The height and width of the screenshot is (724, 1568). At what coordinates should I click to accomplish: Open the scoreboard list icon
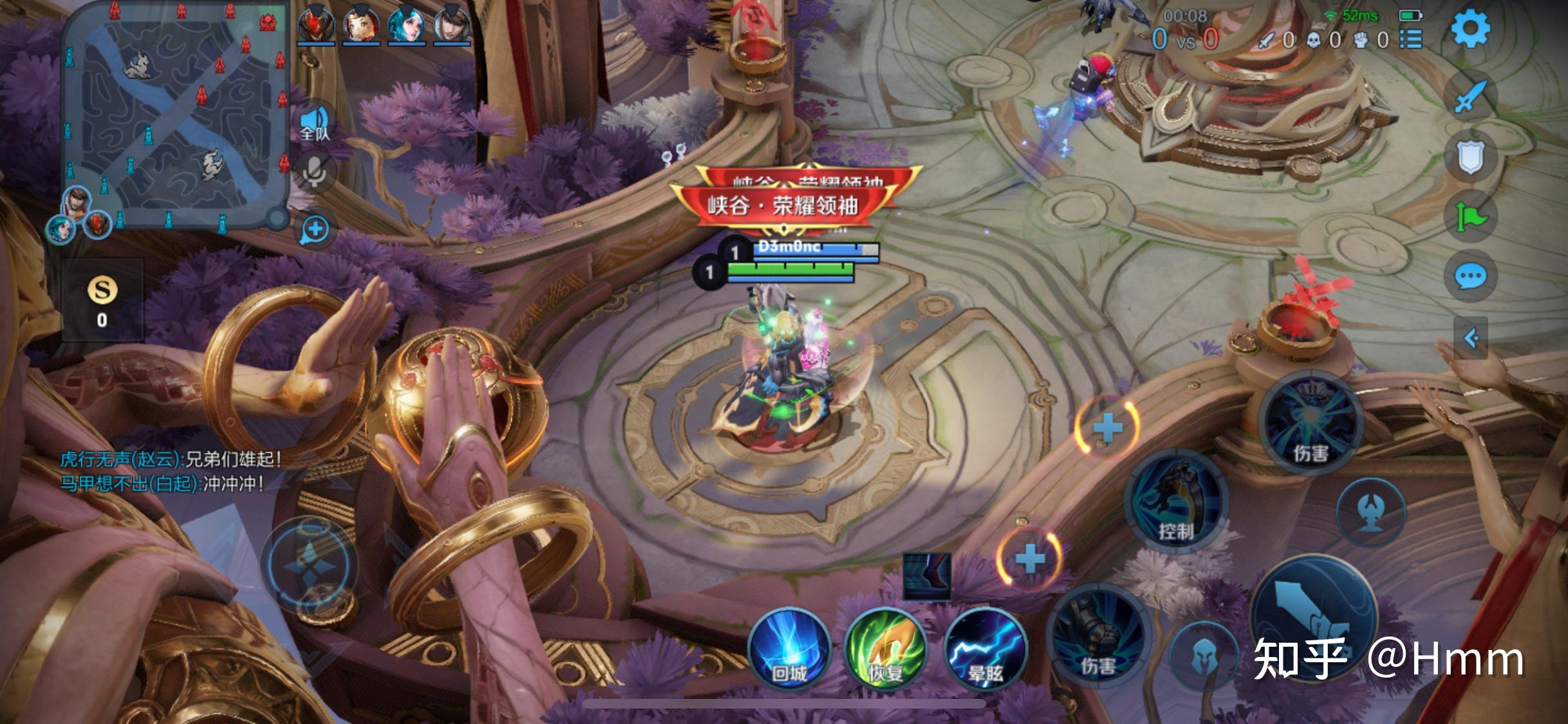click(x=1411, y=40)
